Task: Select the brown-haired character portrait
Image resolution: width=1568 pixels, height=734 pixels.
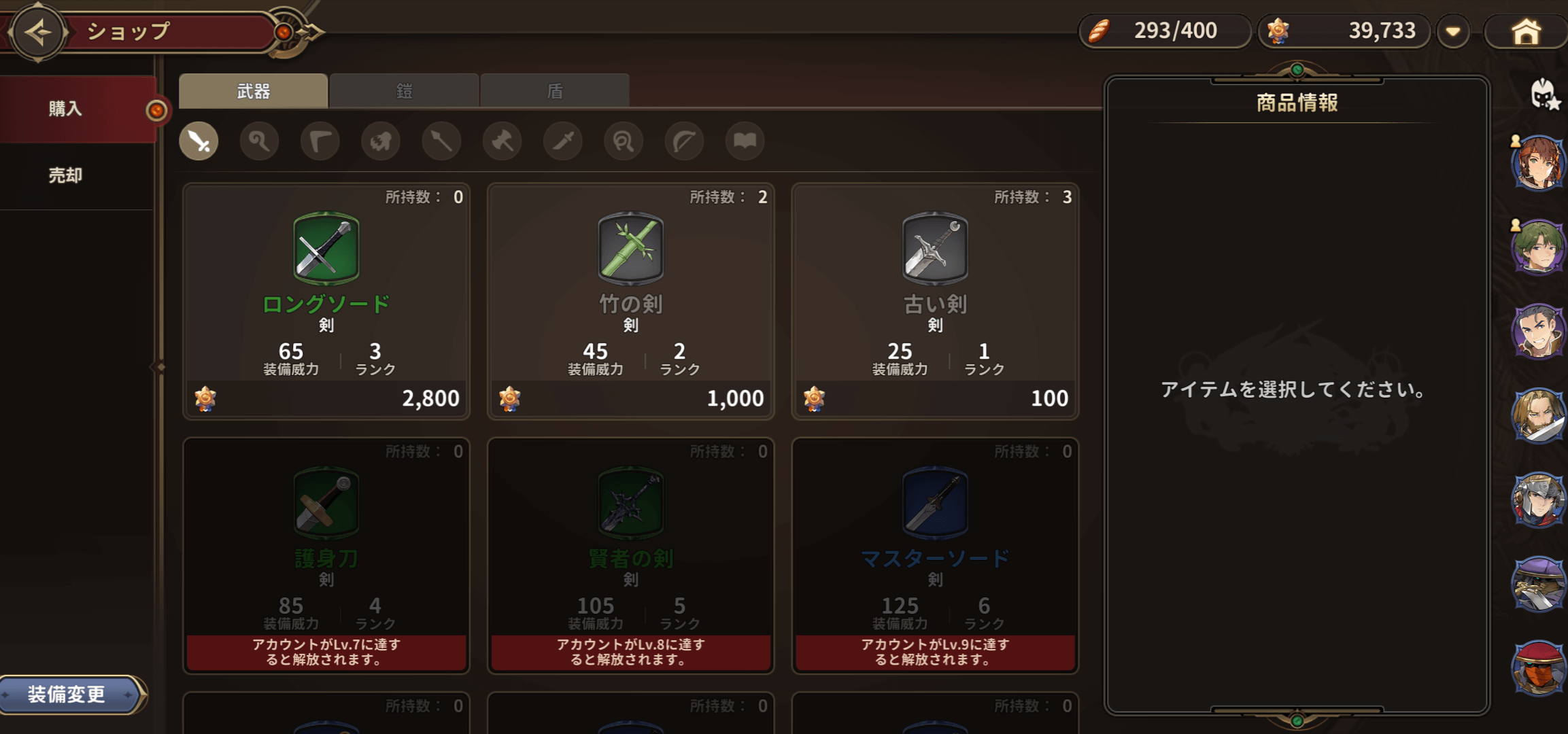Action: [x=1538, y=163]
